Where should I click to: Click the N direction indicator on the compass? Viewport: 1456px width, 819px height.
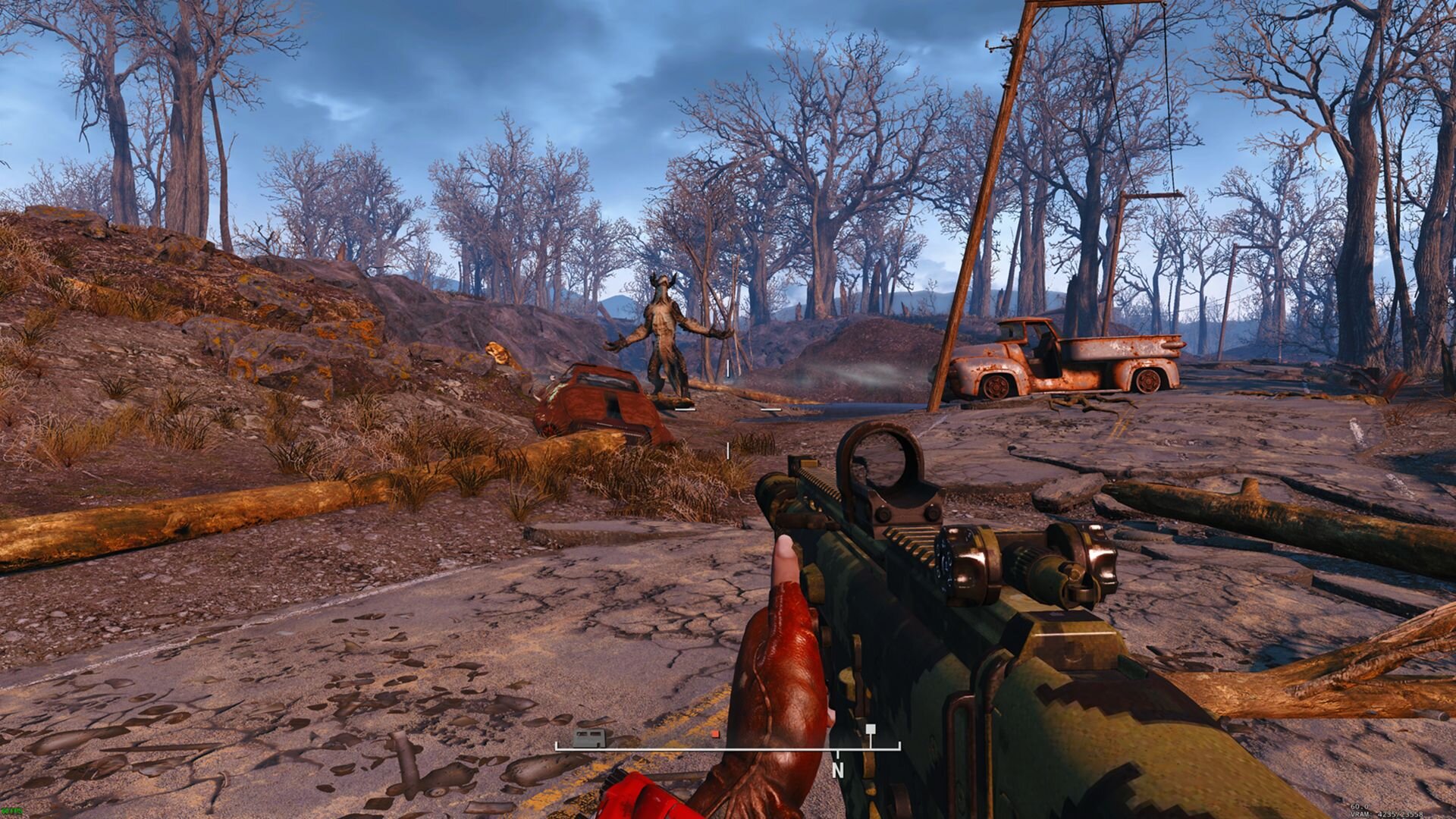(x=838, y=771)
